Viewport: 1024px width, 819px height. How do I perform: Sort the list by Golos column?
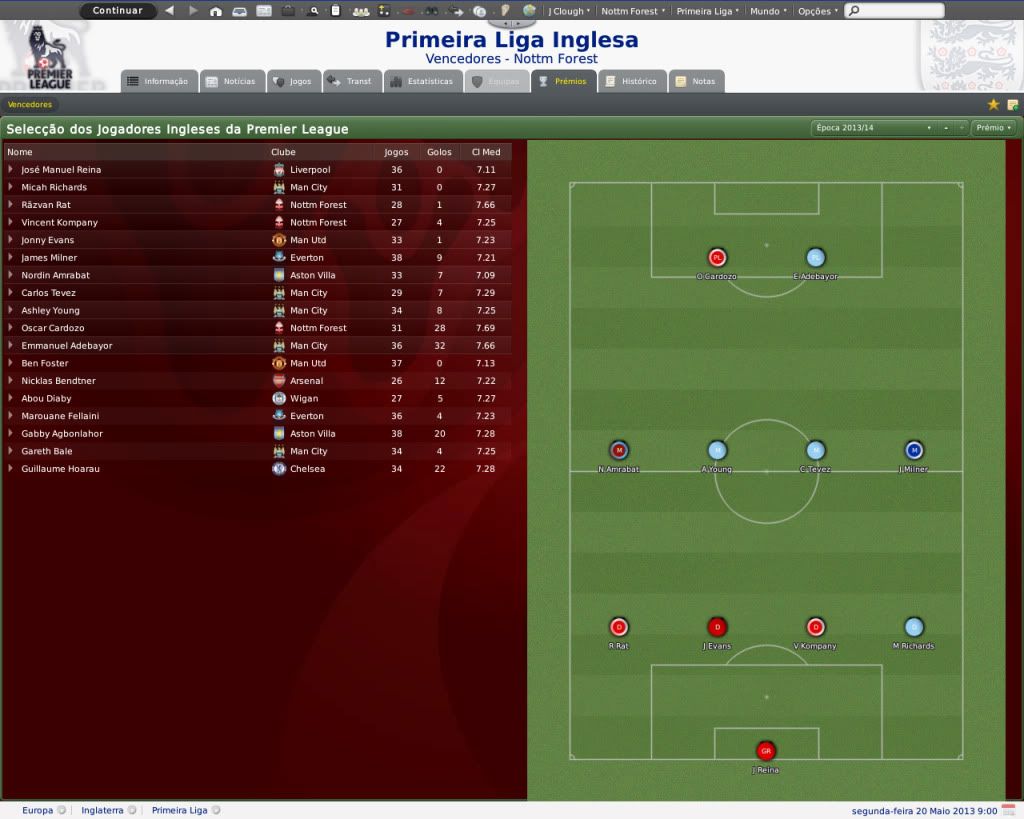439,152
